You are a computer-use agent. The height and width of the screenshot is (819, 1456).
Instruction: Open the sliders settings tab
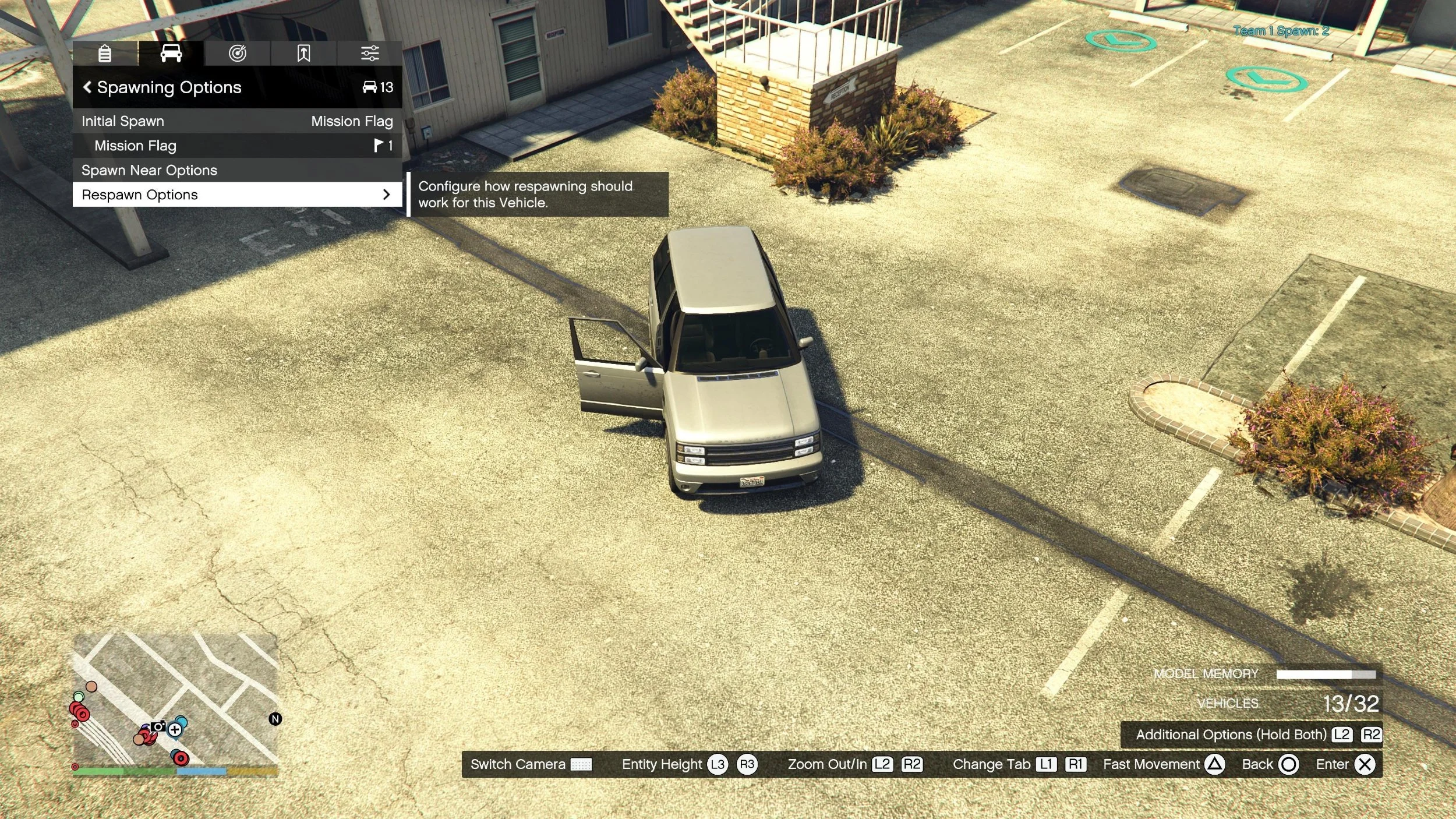(370, 54)
